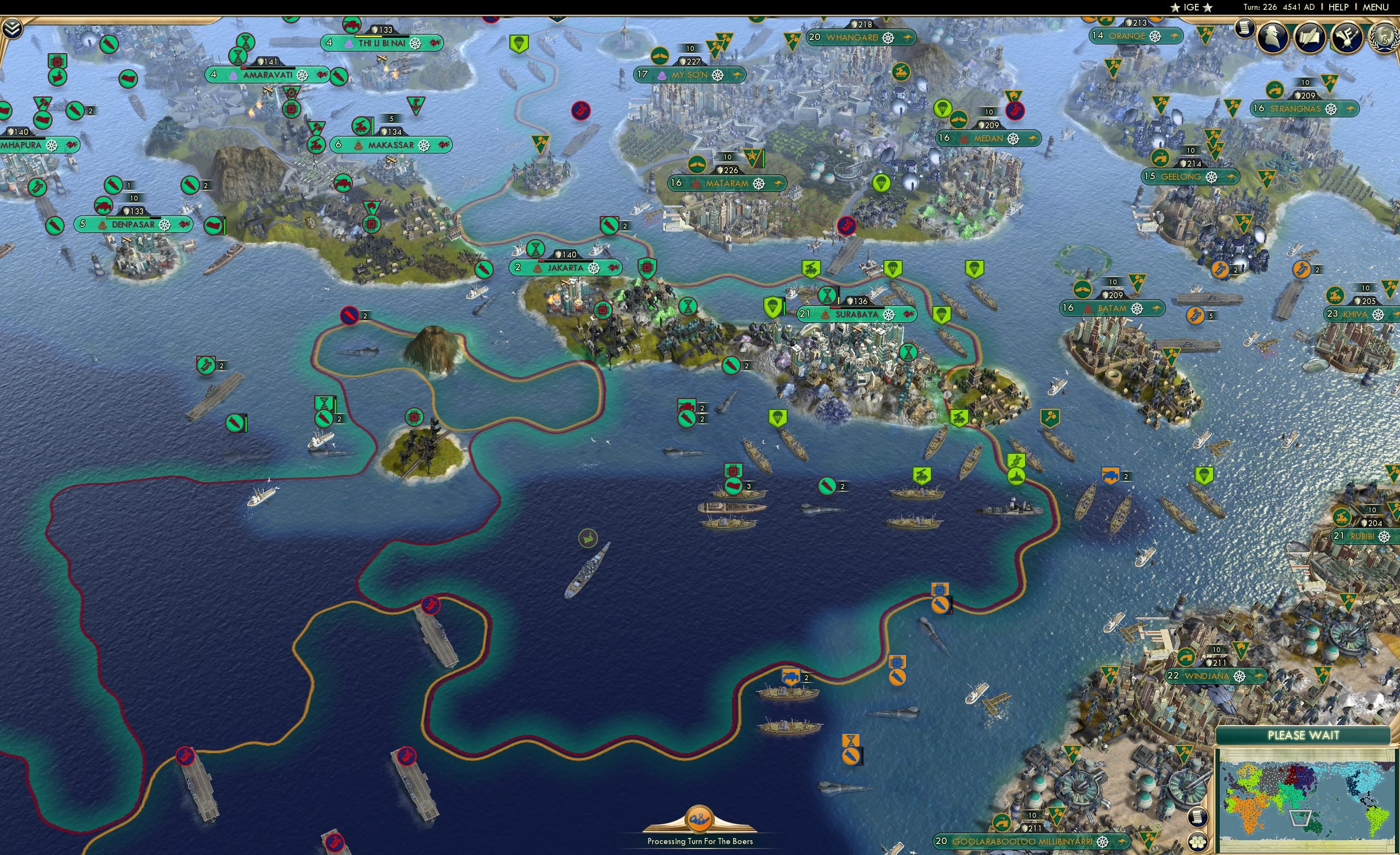Screen dimensions: 1400x855
Task: Click the trade route wheel on Jakarta's banner
Action: [x=595, y=267]
